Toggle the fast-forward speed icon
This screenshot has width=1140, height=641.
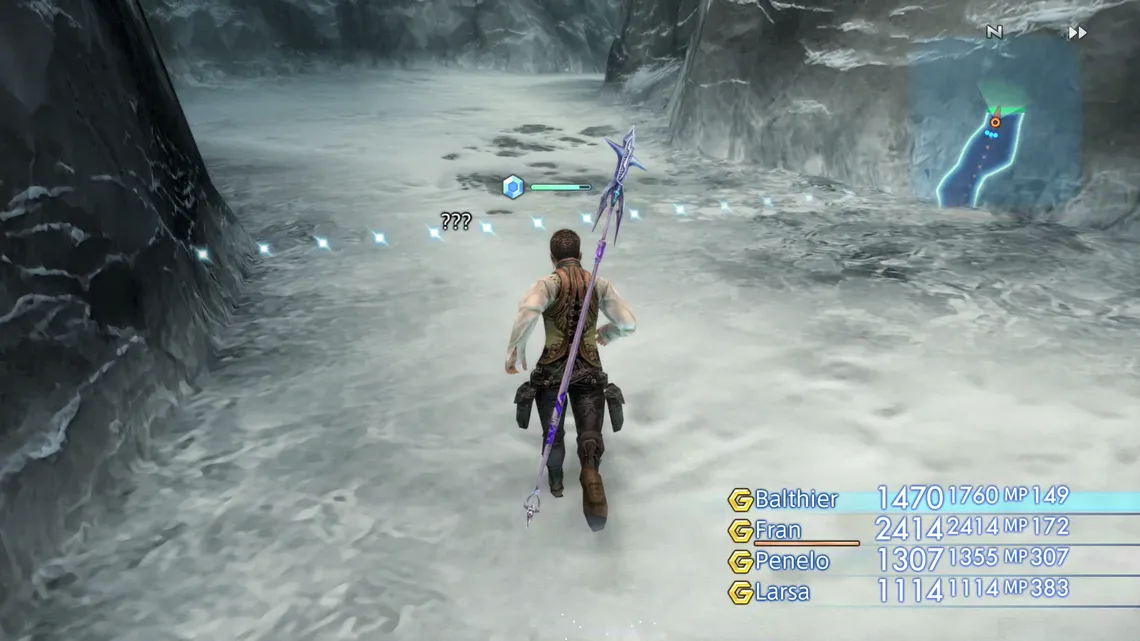[x=1077, y=33]
